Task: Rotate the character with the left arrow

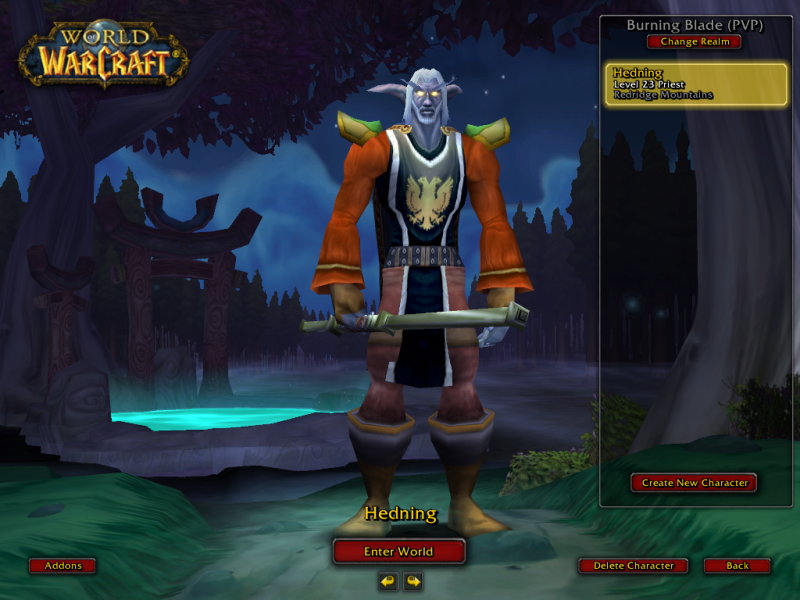Action: point(387,580)
